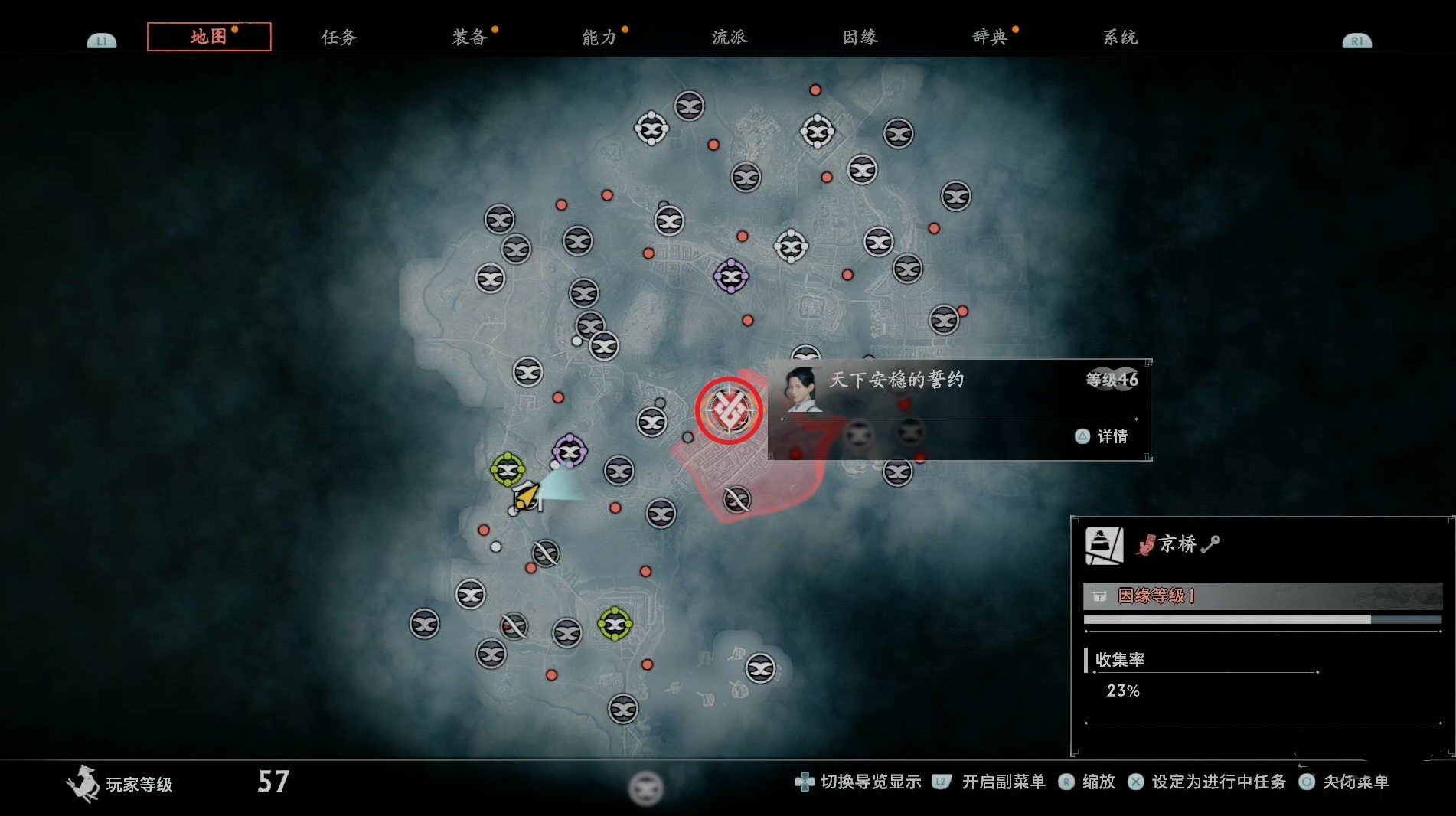Click the yellow player arrow marker
This screenshot has width=1456, height=816.
[525, 497]
